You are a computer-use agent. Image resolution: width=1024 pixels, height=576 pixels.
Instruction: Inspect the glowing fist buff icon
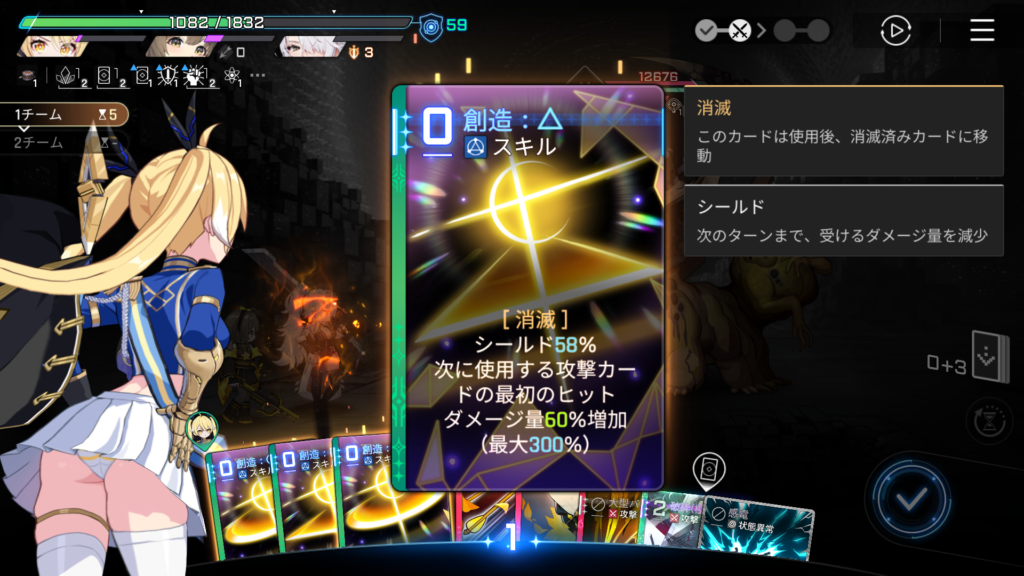[x=197, y=75]
